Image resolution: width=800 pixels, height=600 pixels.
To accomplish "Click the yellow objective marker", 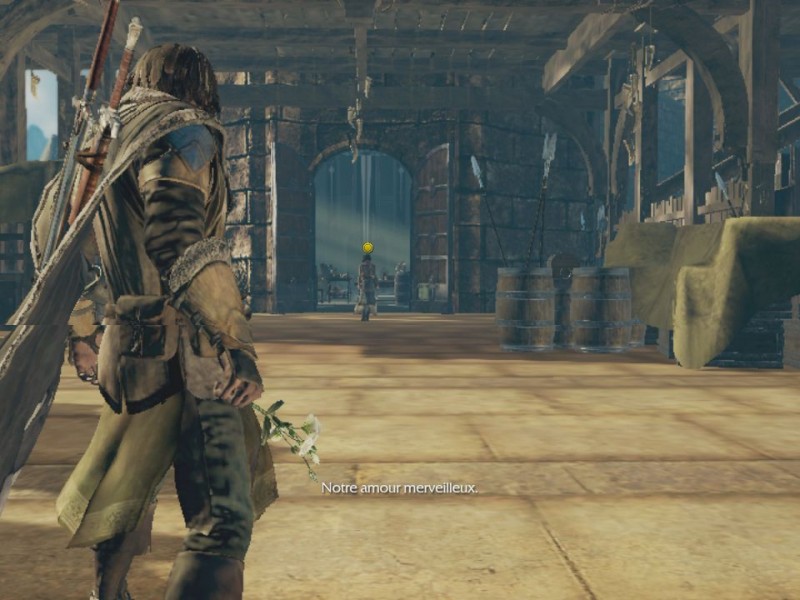I will click(x=367, y=247).
